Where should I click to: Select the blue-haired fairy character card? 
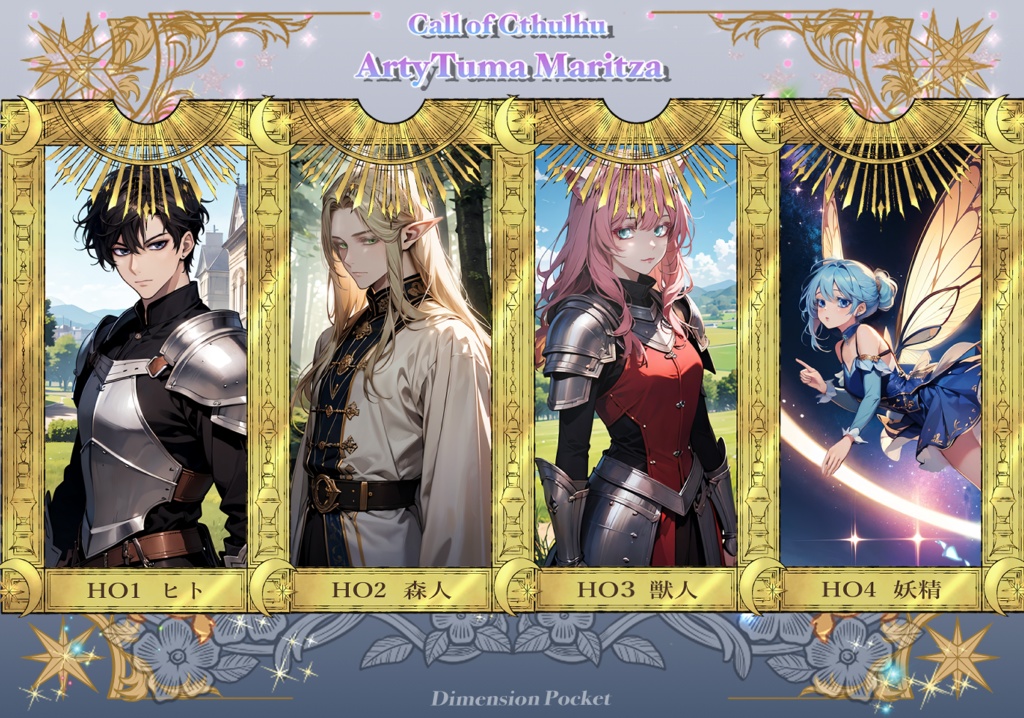[x=880, y=360]
